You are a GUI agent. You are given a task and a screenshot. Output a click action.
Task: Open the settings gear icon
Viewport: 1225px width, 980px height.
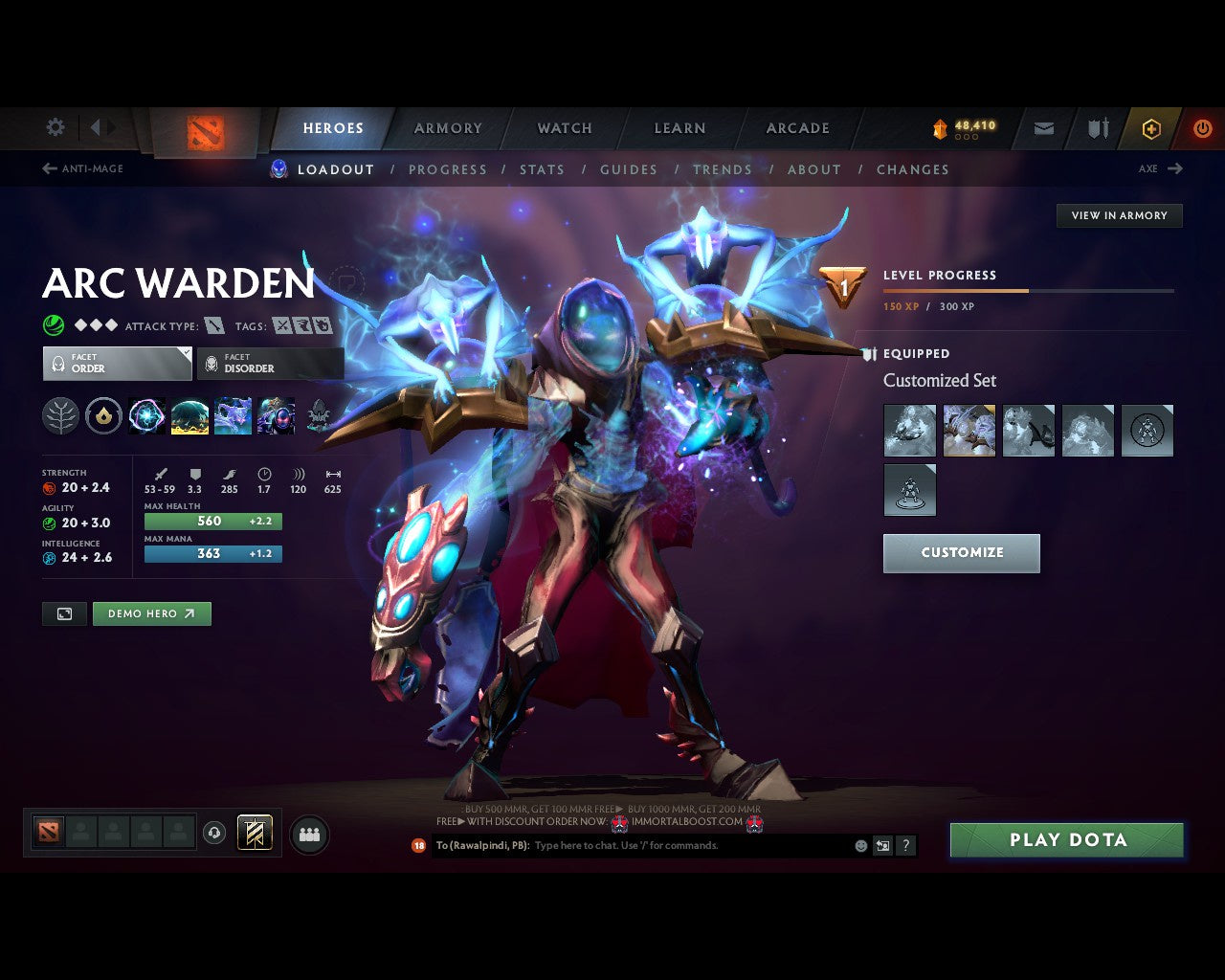click(x=55, y=126)
